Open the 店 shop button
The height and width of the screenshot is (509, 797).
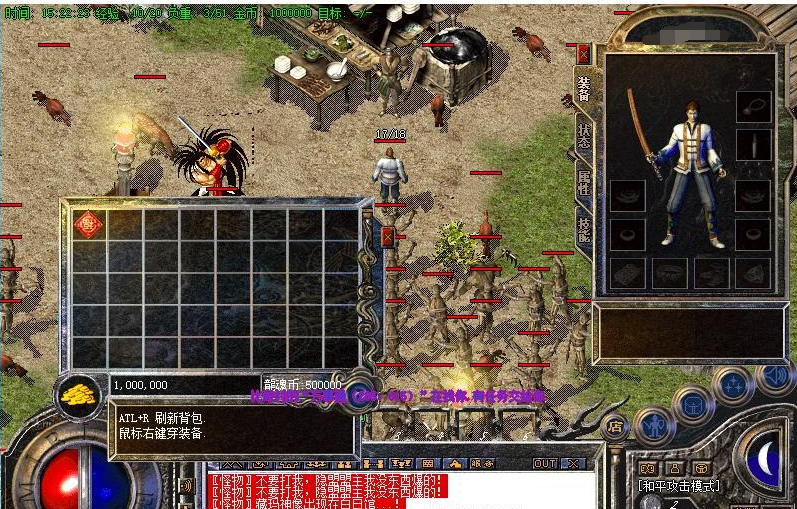coord(614,427)
